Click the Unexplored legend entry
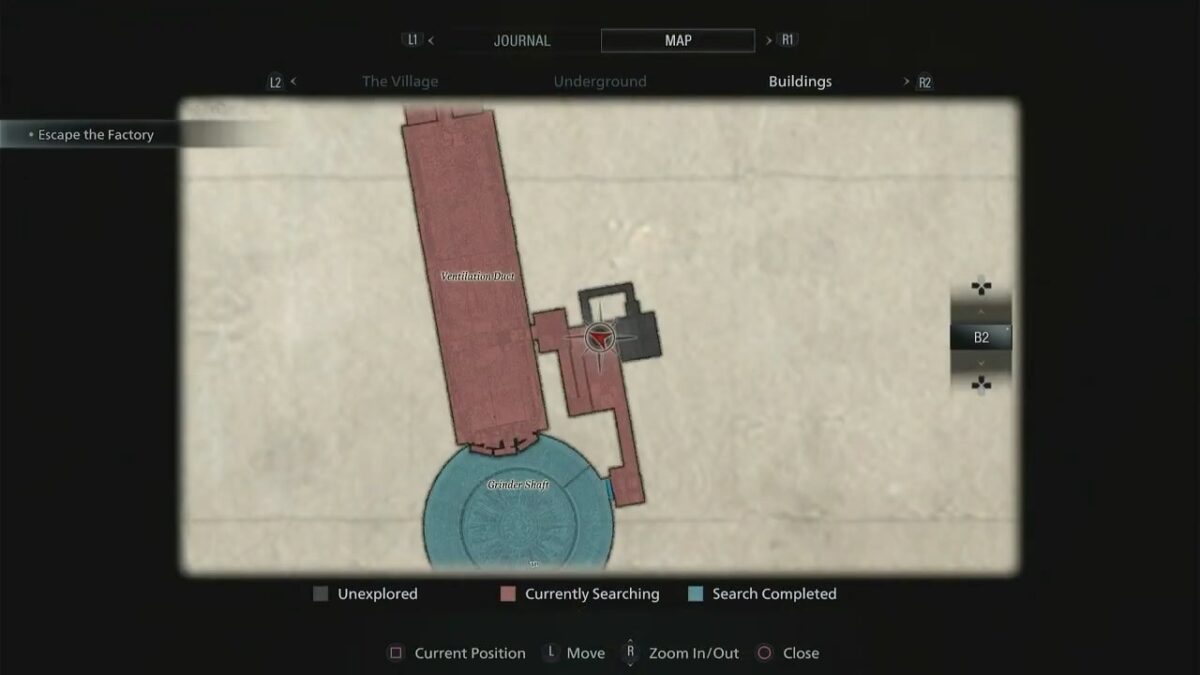The height and width of the screenshot is (675, 1200). pos(366,594)
